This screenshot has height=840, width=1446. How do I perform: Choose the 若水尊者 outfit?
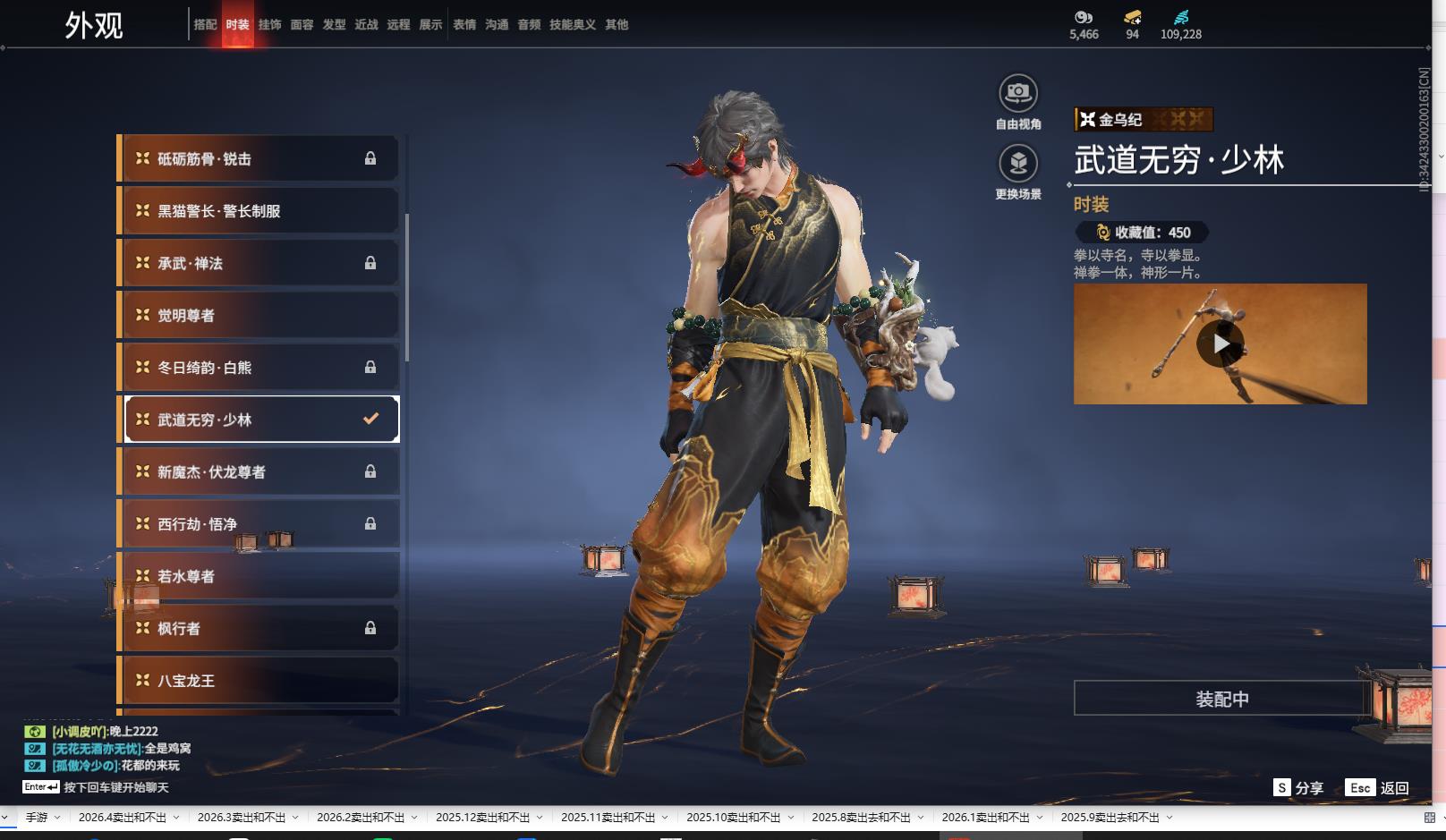259,577
